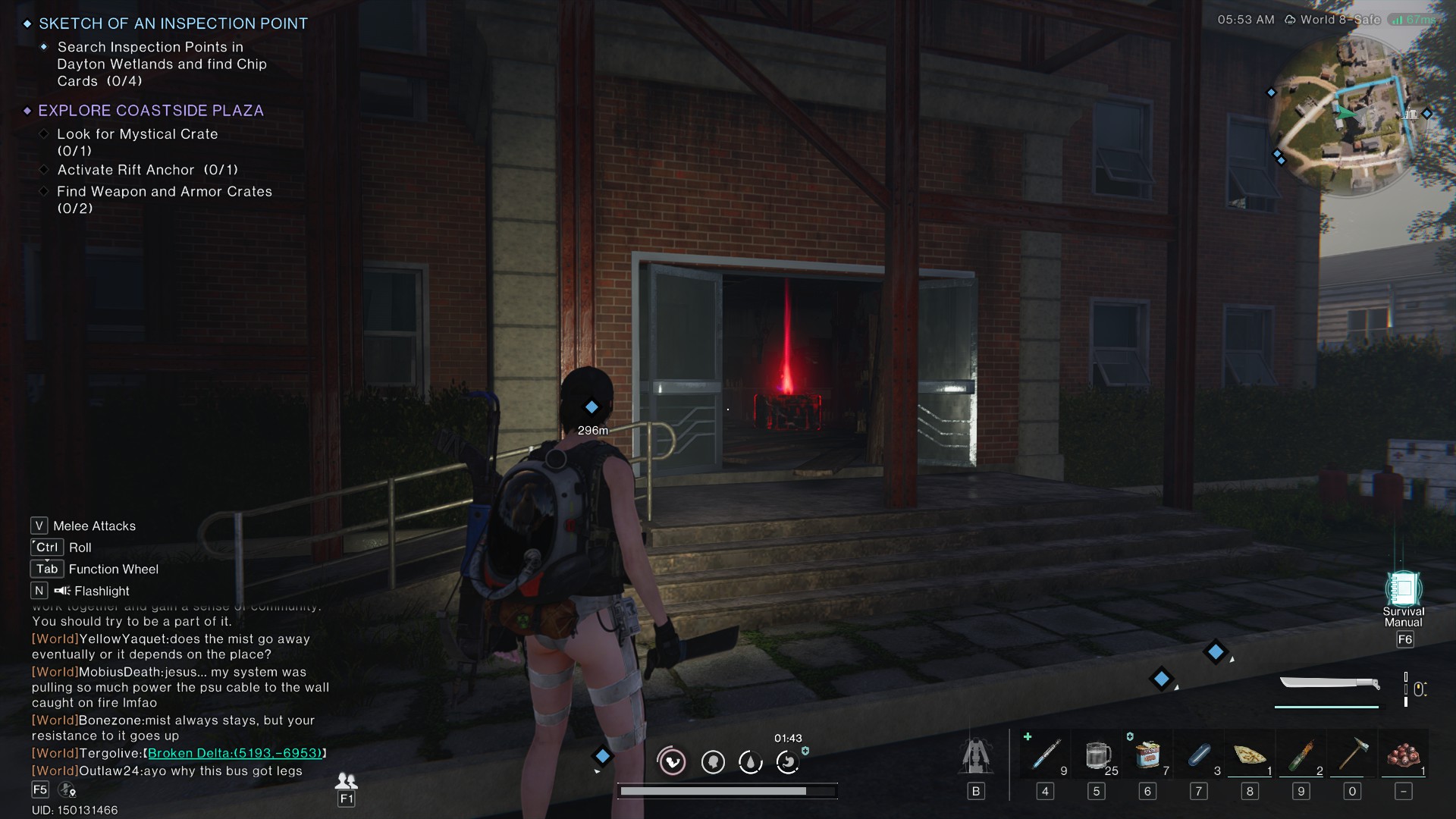
Task: Collapse the Explore Coastside Plaza quest
Action: click(x=149, y=110)
